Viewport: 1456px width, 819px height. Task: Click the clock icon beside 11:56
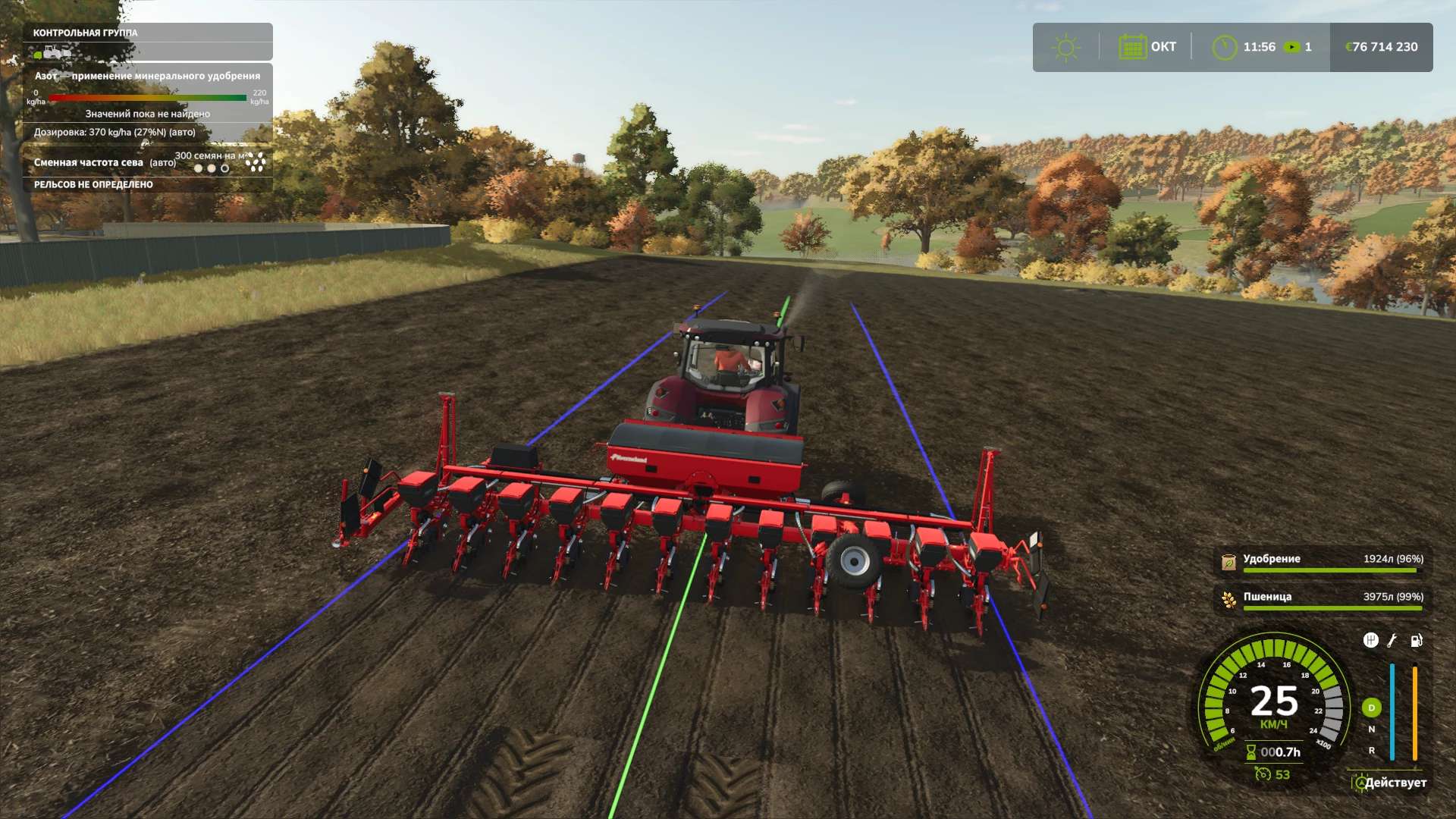pyautogui.click(x=1224, y=48)
